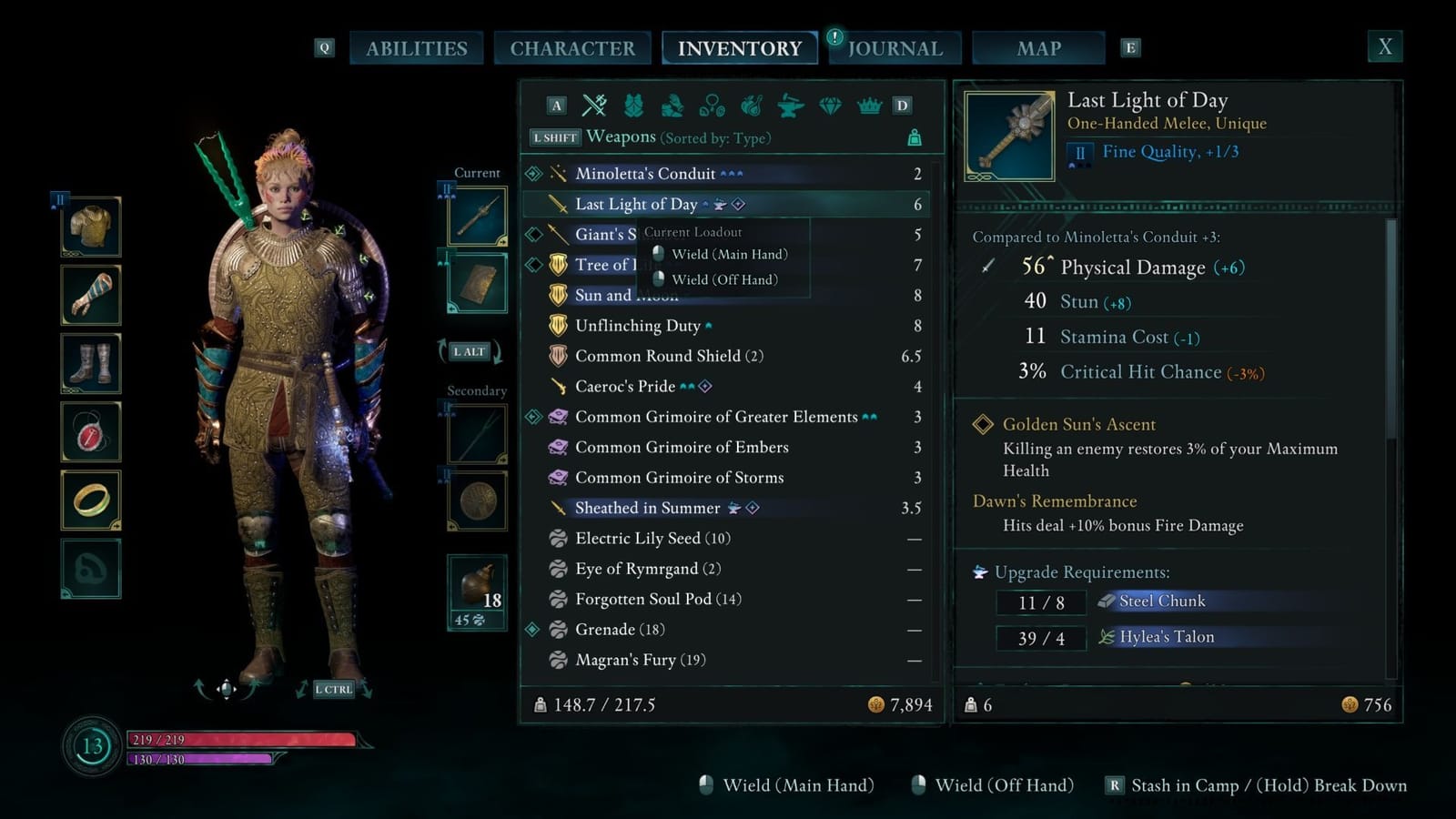The image size is (1456, 819).
Task: Choose Wield (Main Hand) in the loadout menu
Action: coord(728,254)
